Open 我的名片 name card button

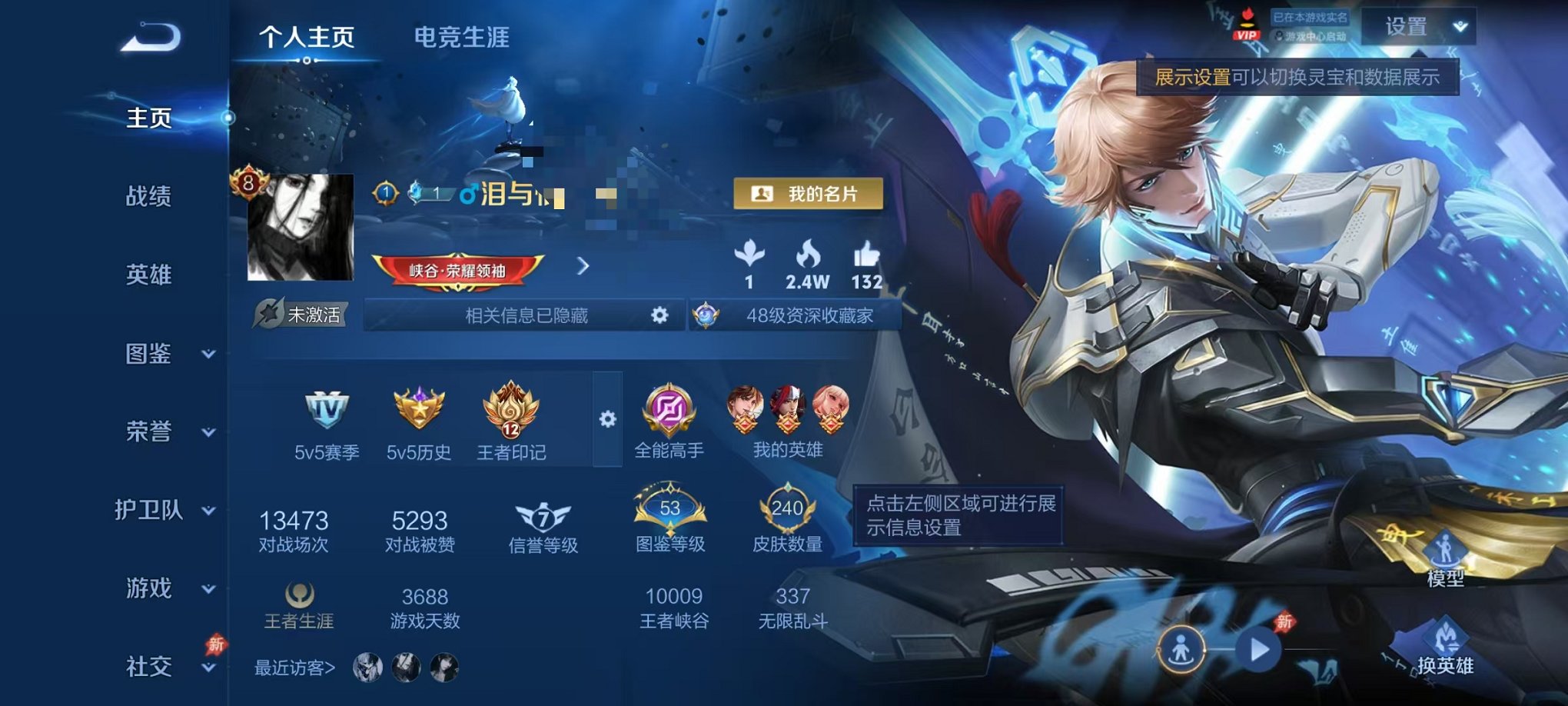(807, 194)
